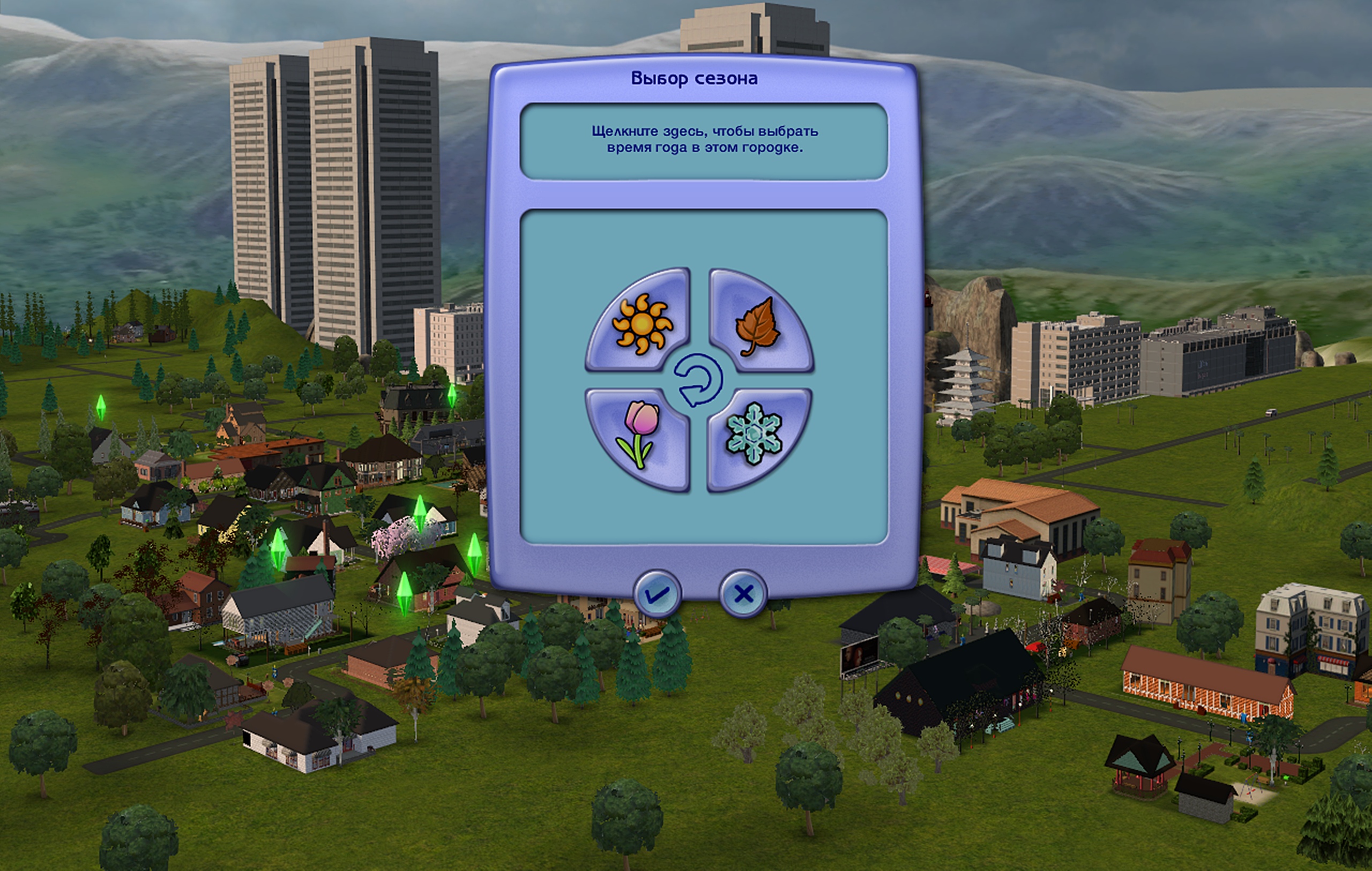Confirm season choice with the checkmark
This screenshot has width=1372, height=871.
[x=657, y=595]
